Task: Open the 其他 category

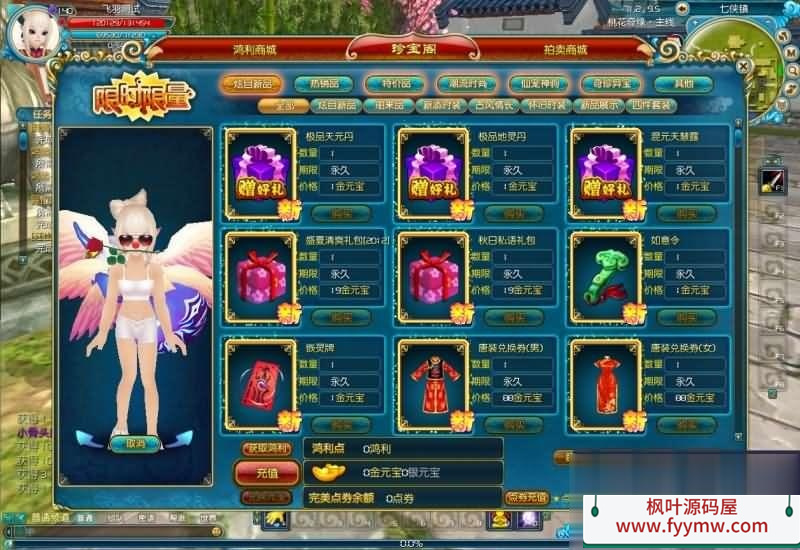Action: point(683,84)
